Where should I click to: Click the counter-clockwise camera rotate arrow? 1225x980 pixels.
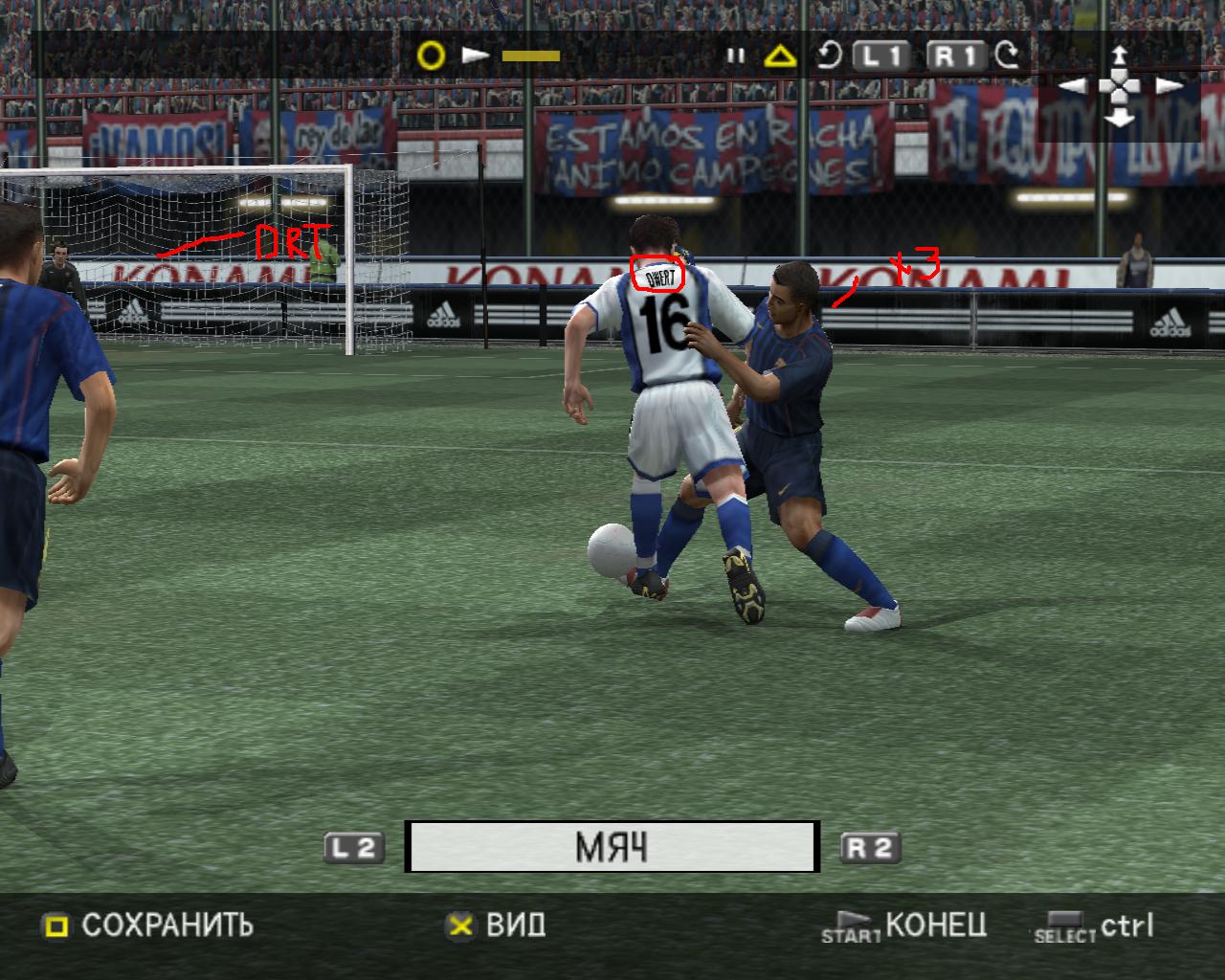click(829, 56)
